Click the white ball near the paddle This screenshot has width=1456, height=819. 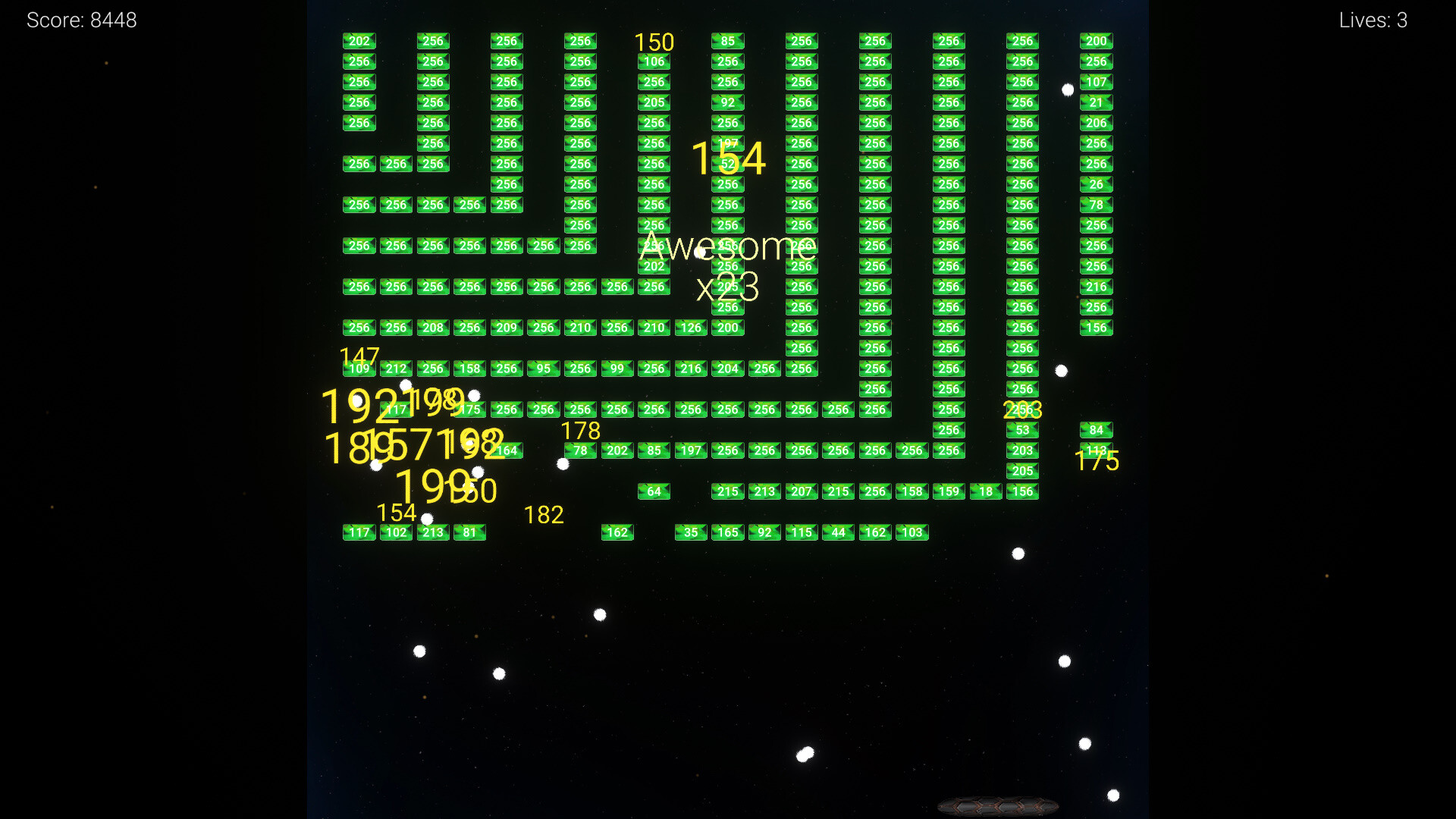1112,795
